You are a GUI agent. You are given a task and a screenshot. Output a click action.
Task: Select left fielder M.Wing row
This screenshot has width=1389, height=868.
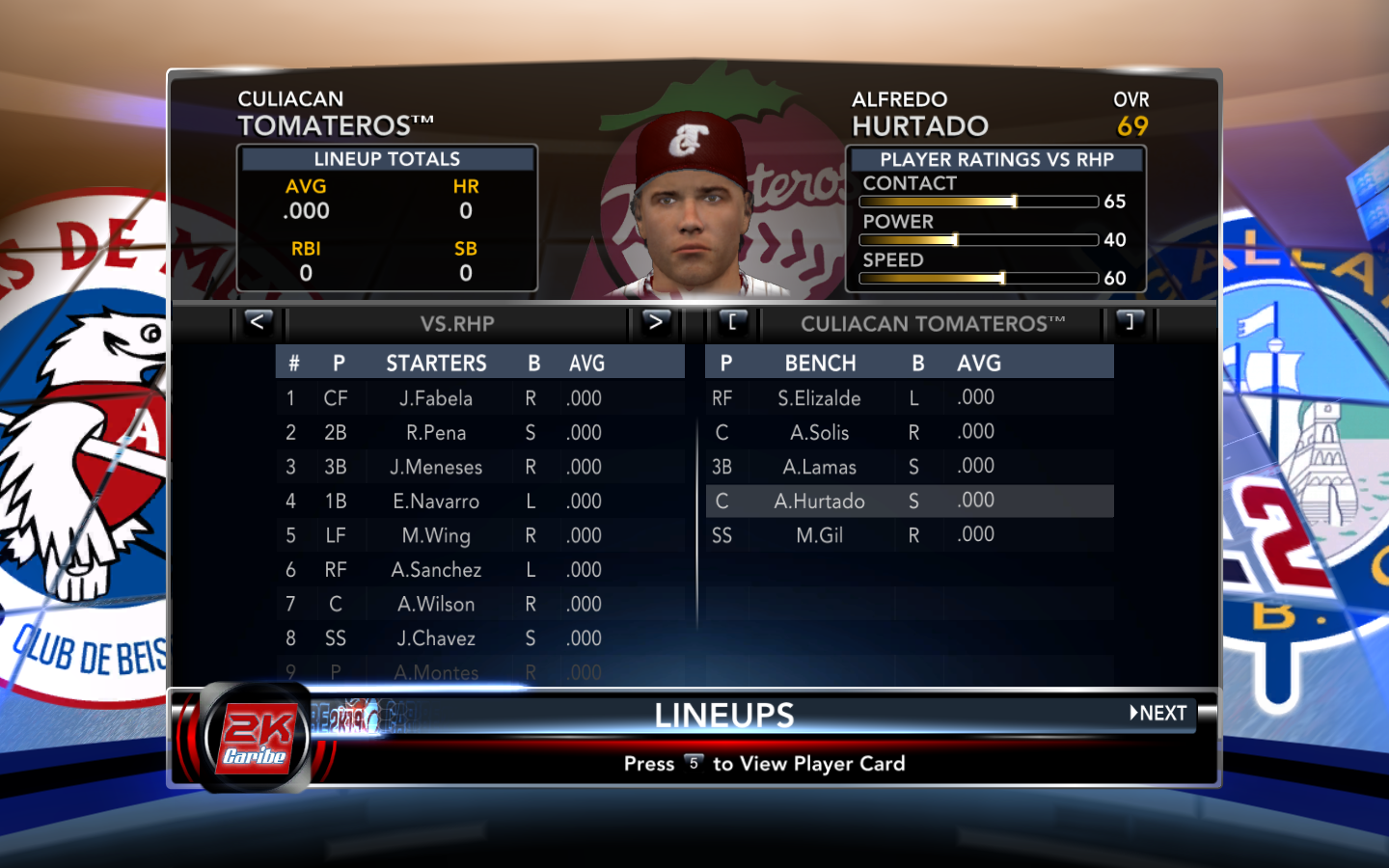coord(436,536)
